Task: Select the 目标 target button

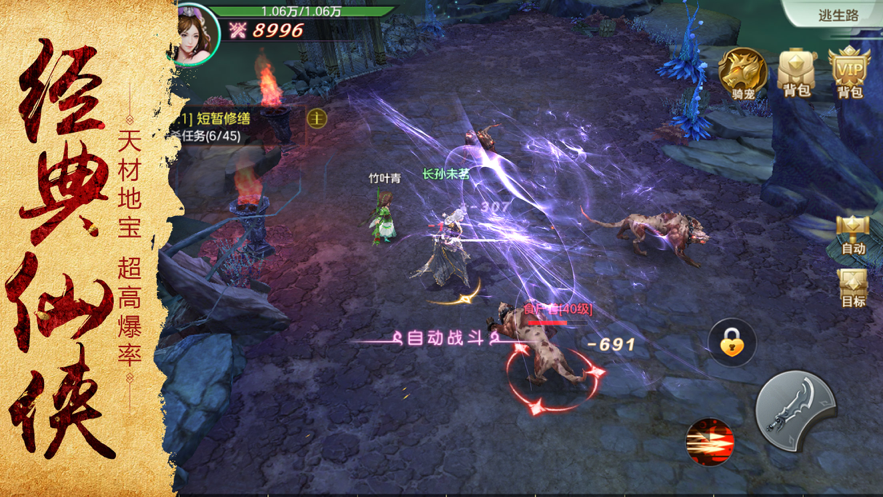Action: [853, 288]
